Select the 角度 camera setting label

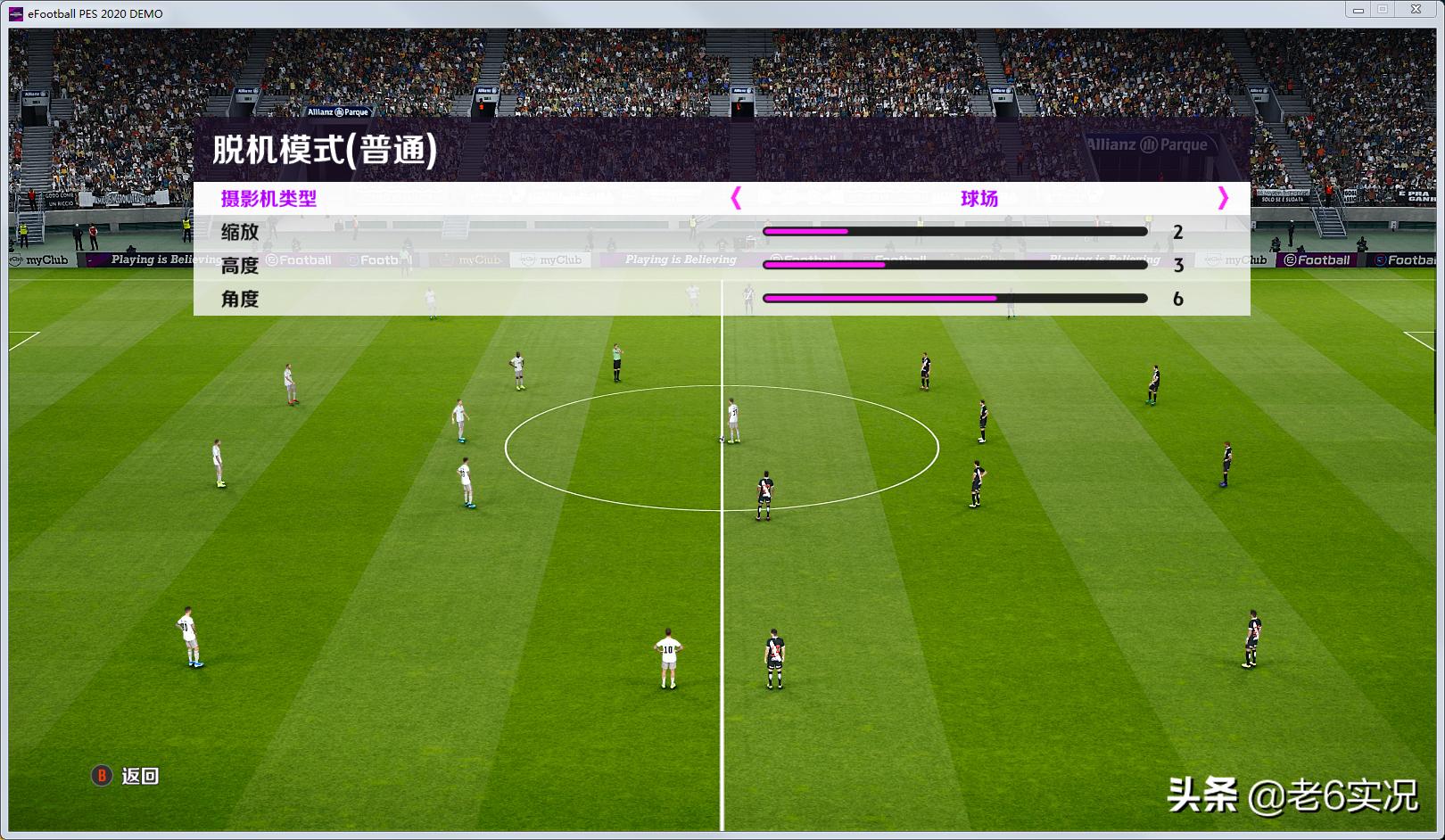click(x=239, y=300)
